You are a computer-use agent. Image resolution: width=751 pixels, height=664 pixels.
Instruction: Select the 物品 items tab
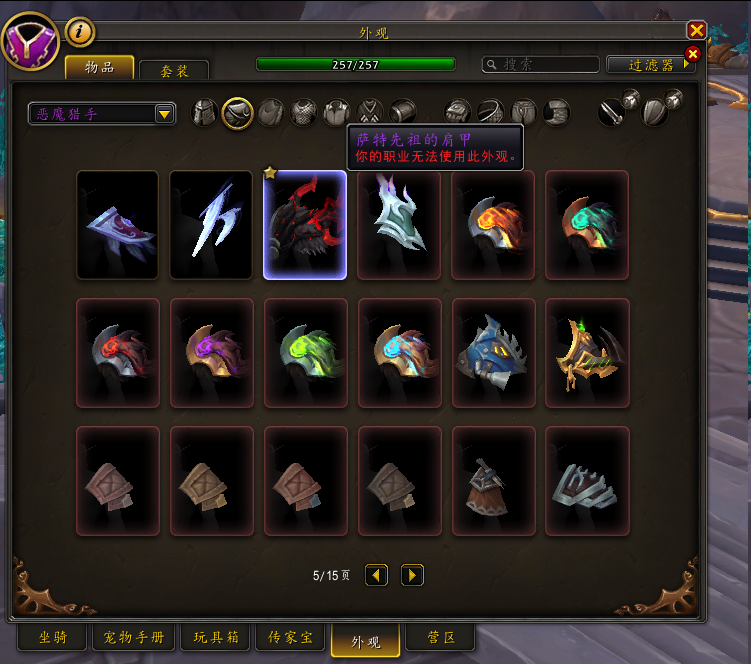tap(100, 68)
